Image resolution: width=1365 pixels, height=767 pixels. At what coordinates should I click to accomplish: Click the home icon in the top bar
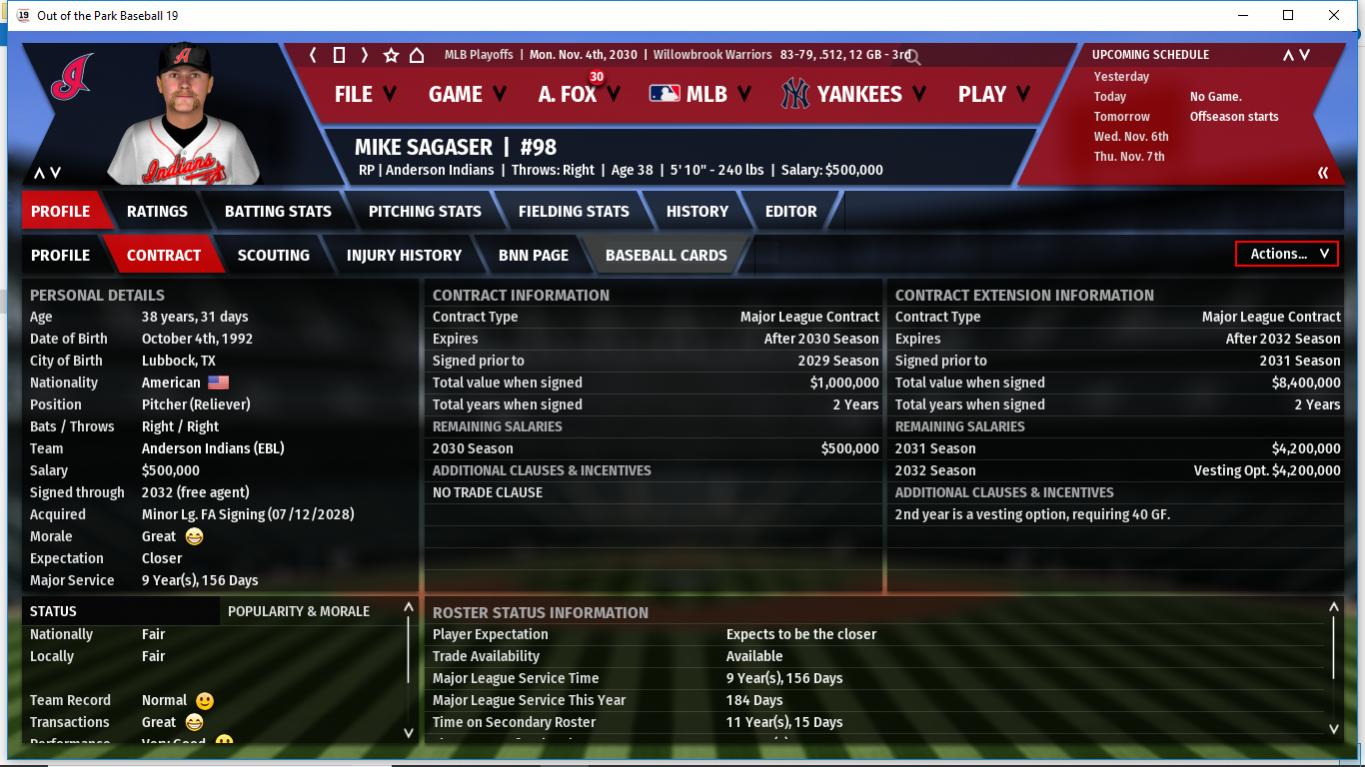(x=417, y=55)
